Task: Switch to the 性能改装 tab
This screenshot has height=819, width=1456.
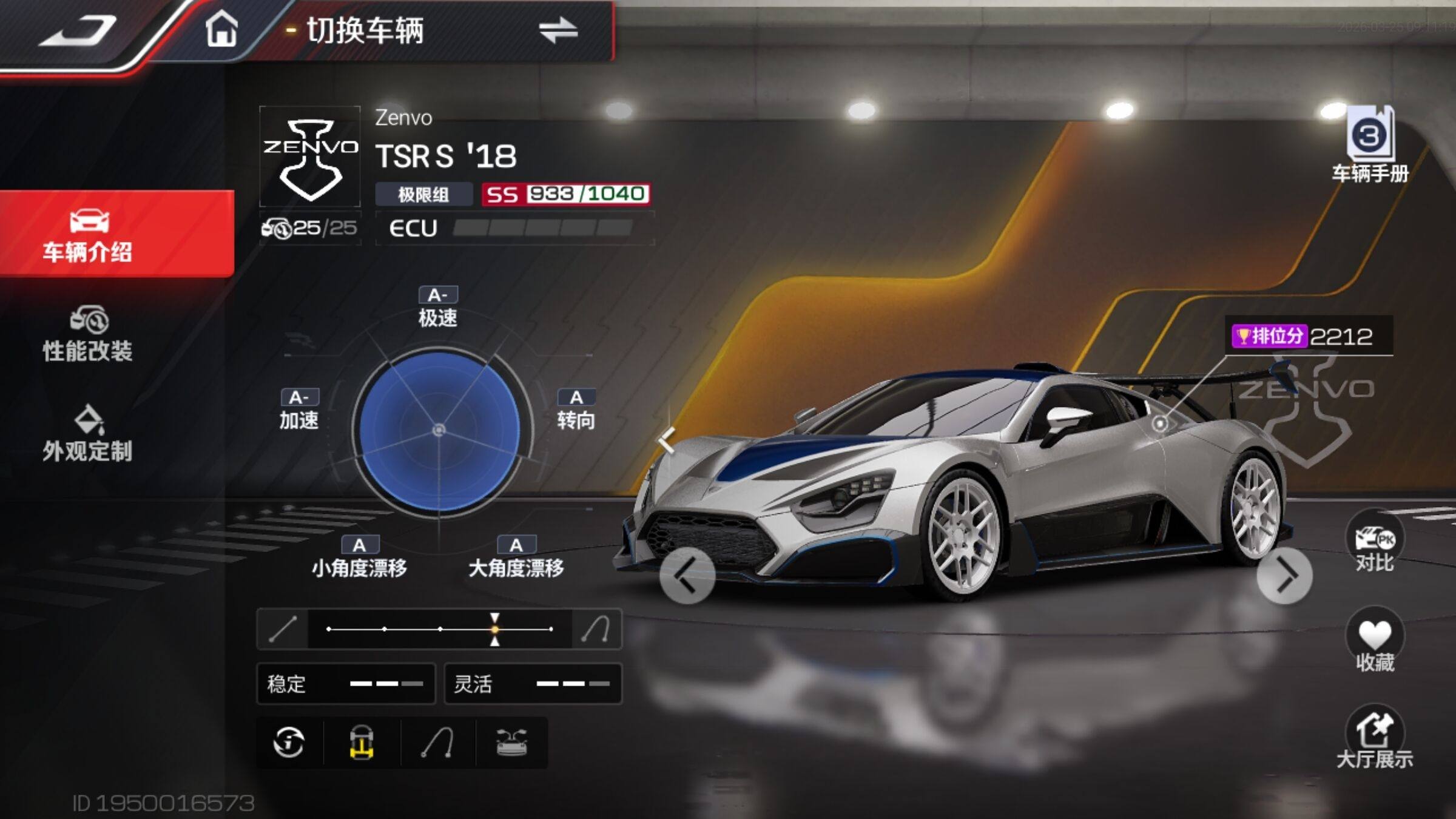Action: (x=88, y=335)
